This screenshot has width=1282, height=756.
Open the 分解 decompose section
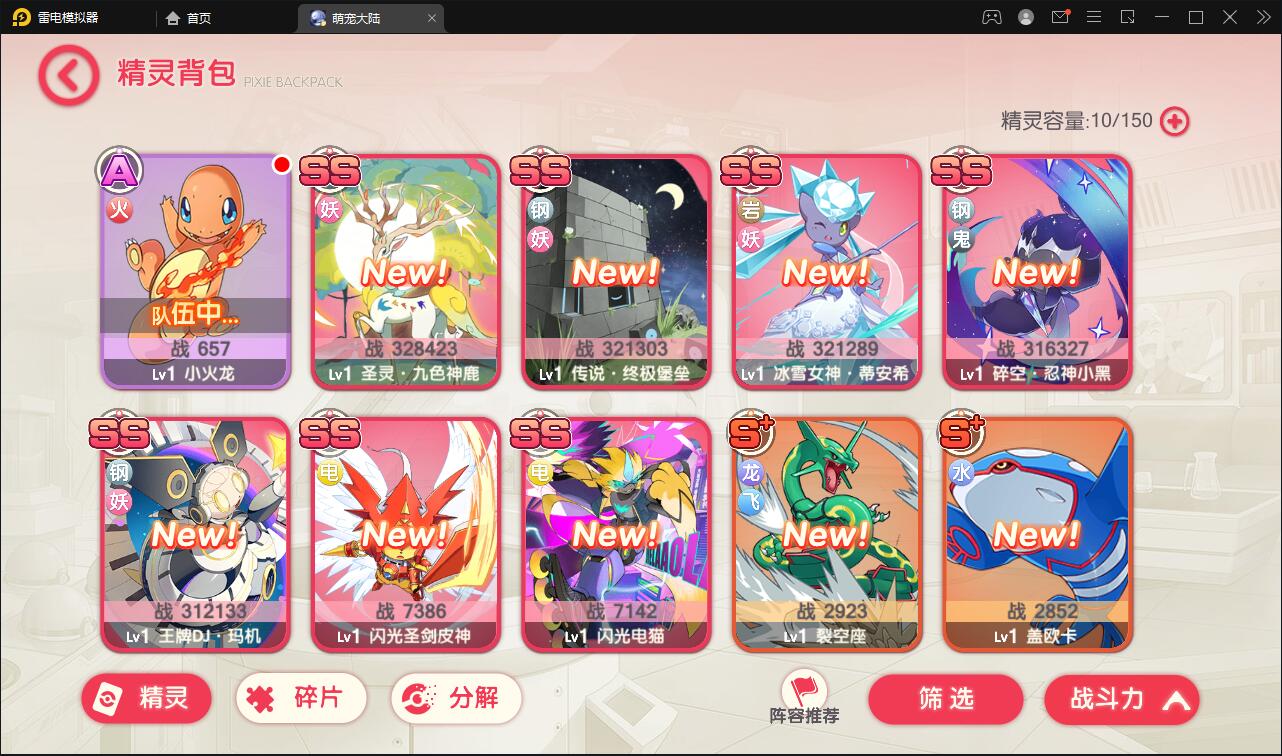[x=455, y=698]
